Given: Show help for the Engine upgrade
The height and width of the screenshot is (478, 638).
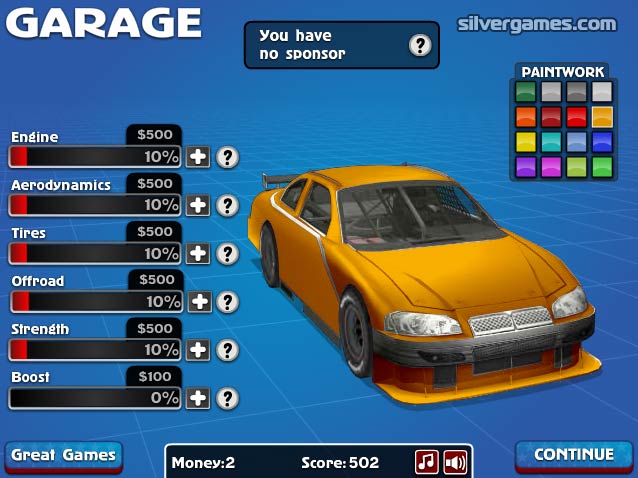Looking at the screenshot, I should [229, 157].
